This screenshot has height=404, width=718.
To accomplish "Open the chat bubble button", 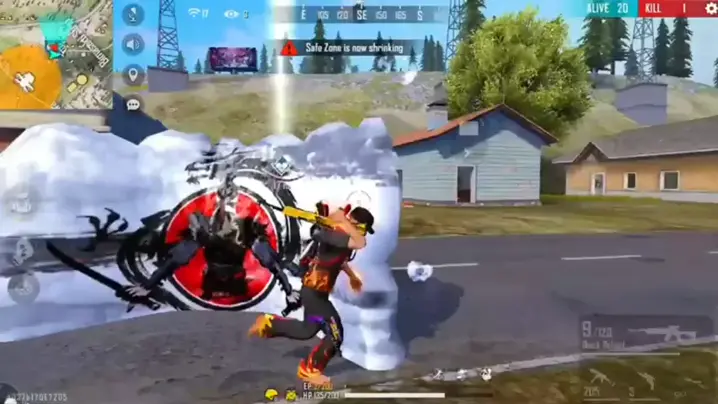I will 133,104.
